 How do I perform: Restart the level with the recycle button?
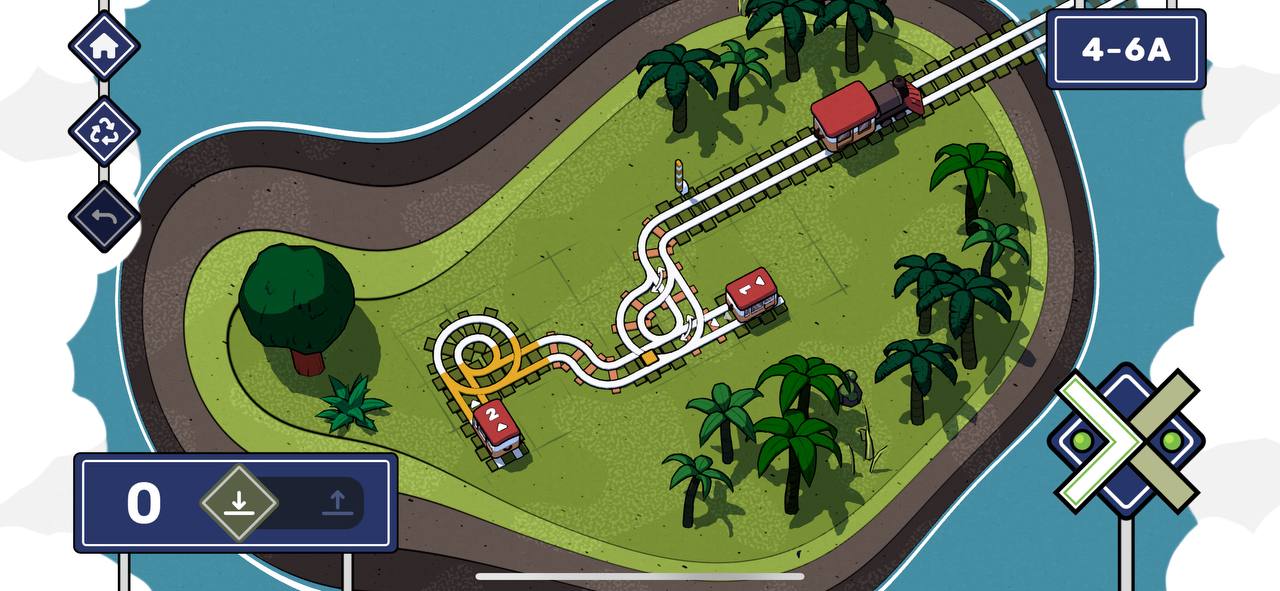tap(104, 132)
